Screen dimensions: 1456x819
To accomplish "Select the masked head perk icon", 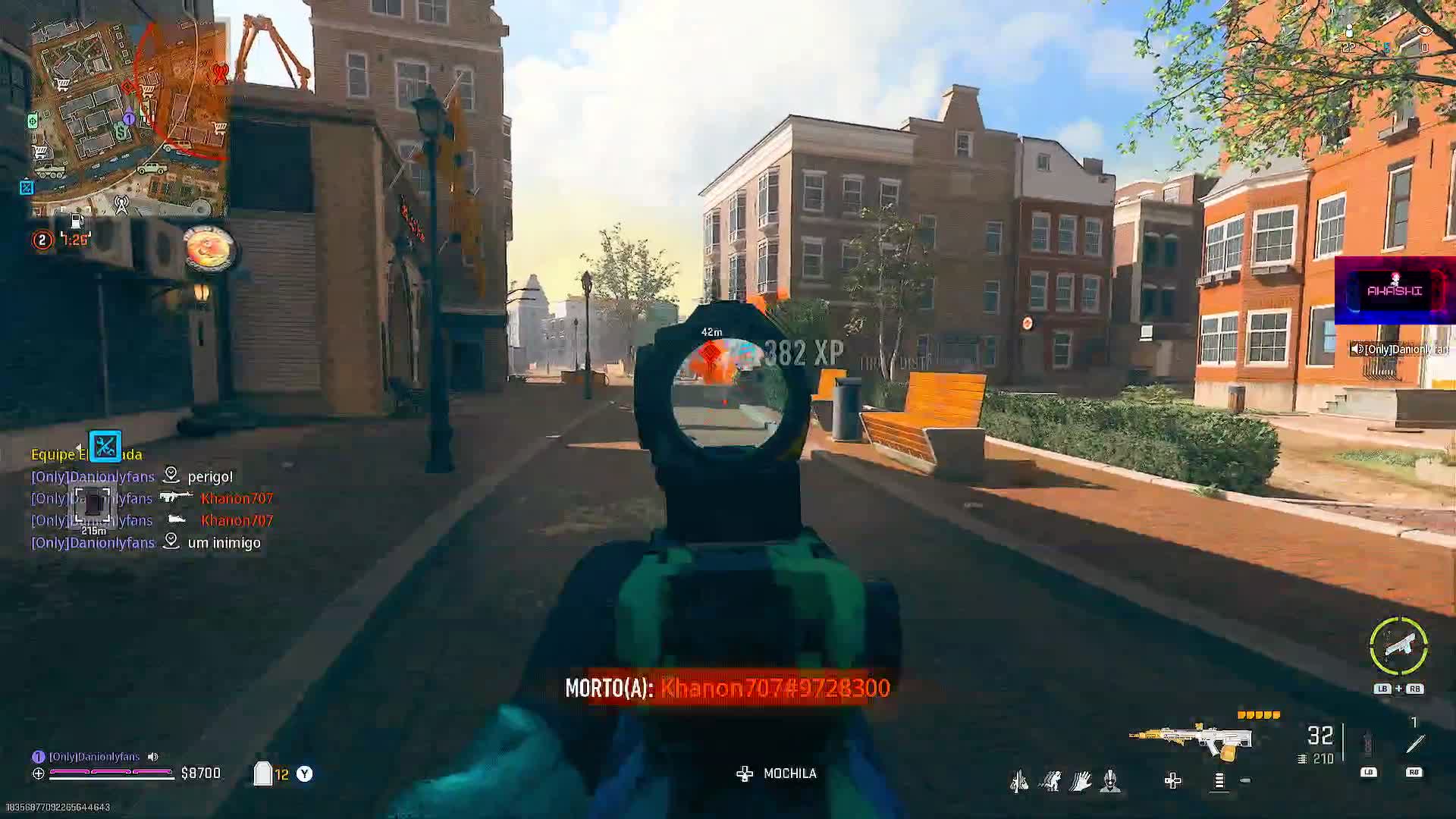I will pyautogui.click(x=1110, y=780).
